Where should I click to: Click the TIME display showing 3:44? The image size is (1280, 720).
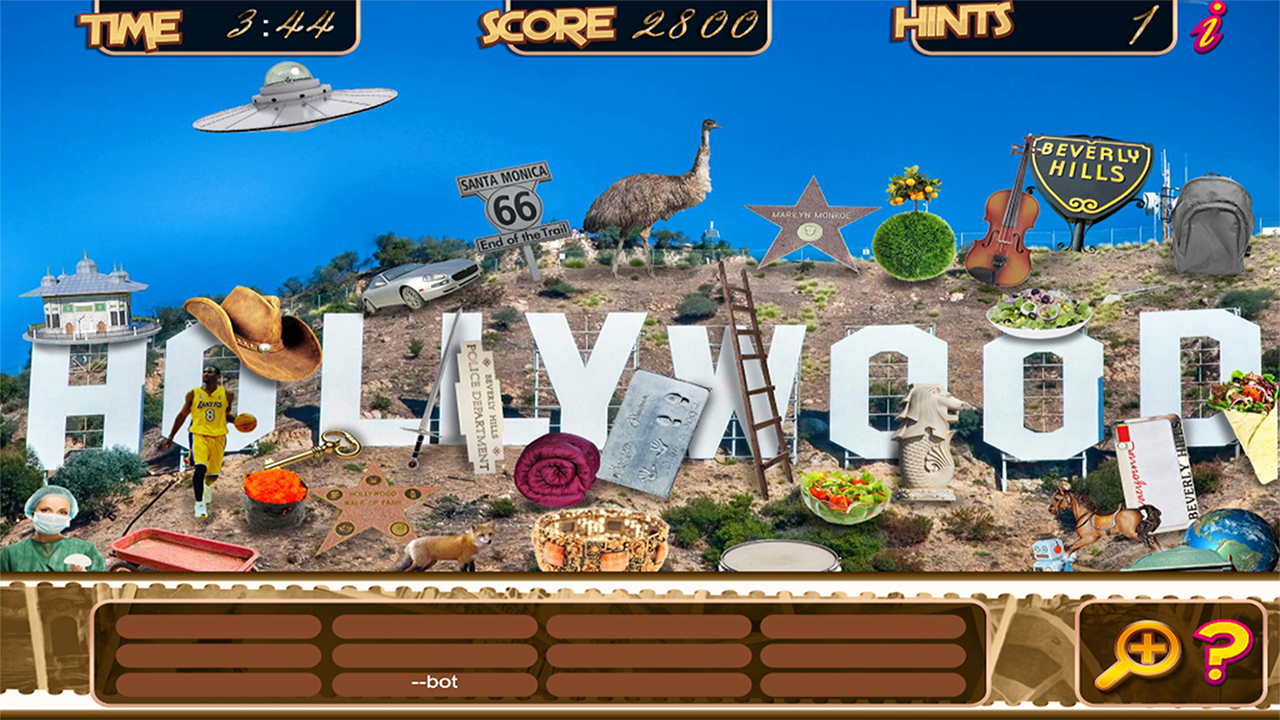[220, 25]
